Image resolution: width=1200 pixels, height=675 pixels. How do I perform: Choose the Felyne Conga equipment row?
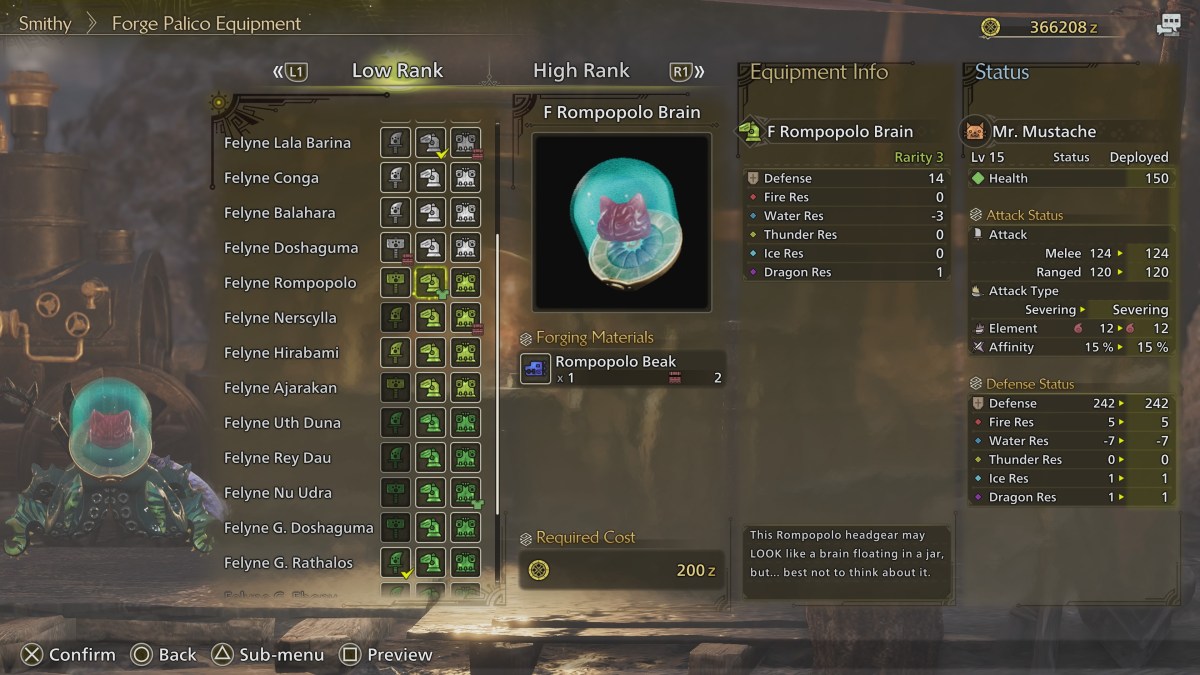click(271, 178)
